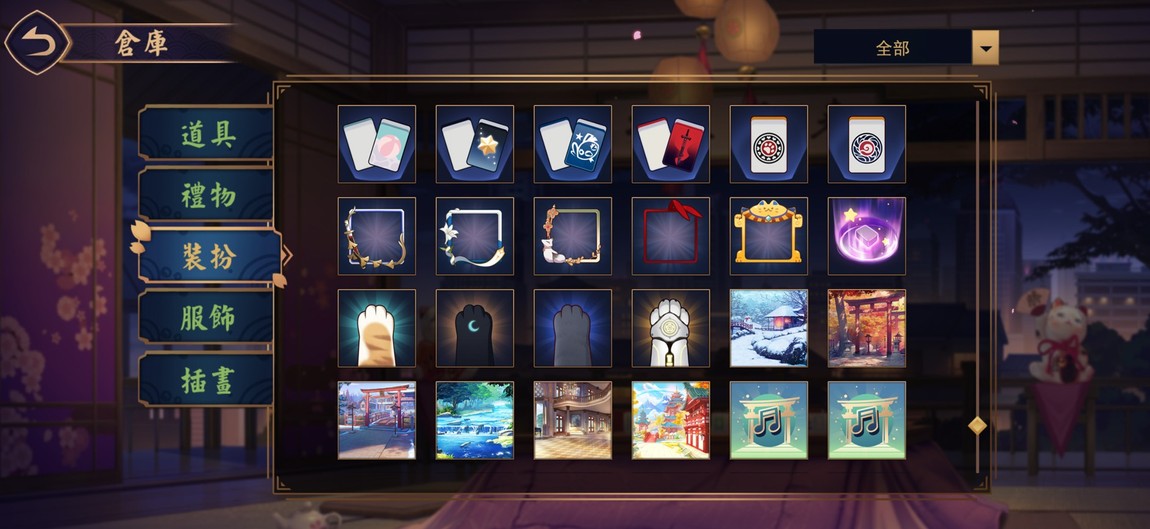This screenshot has width=1150, height=529.
Task: Select the red sword tile back item
Action: click(671, 144)
